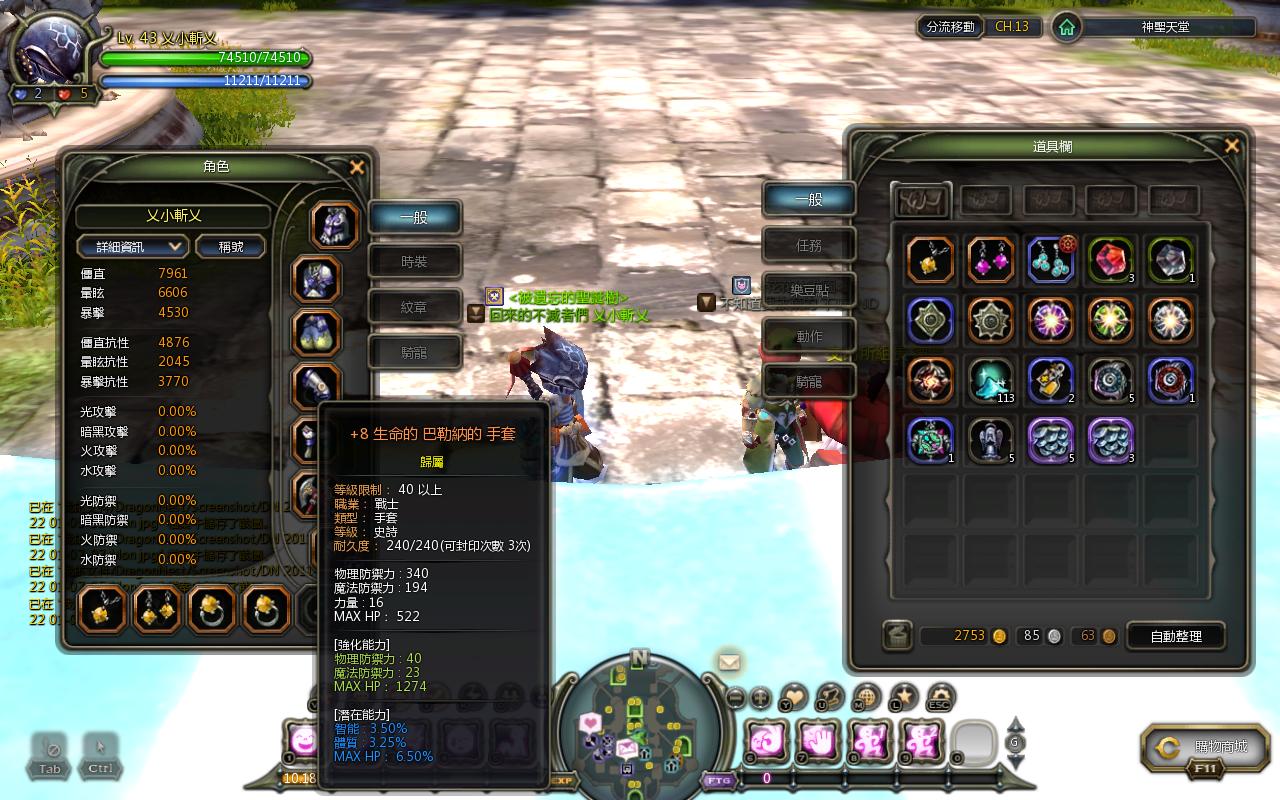This screenshot has width=1280, height=800.
Task: Open the 詳細資訊 dropdown
Action: click(x=132, y=246)
